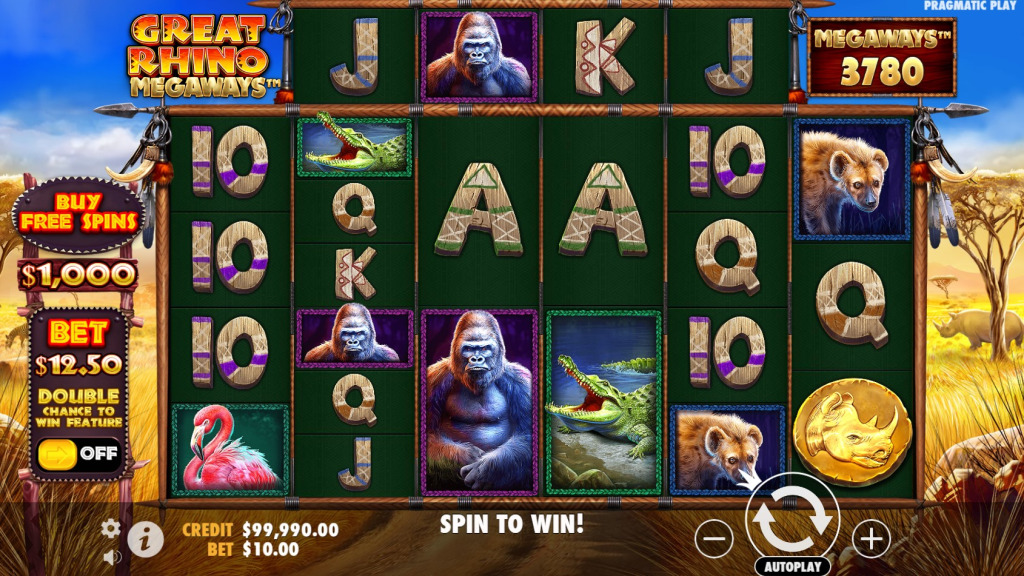
Task: Open the settings gear menu
Action: click(x=111, y=528)
